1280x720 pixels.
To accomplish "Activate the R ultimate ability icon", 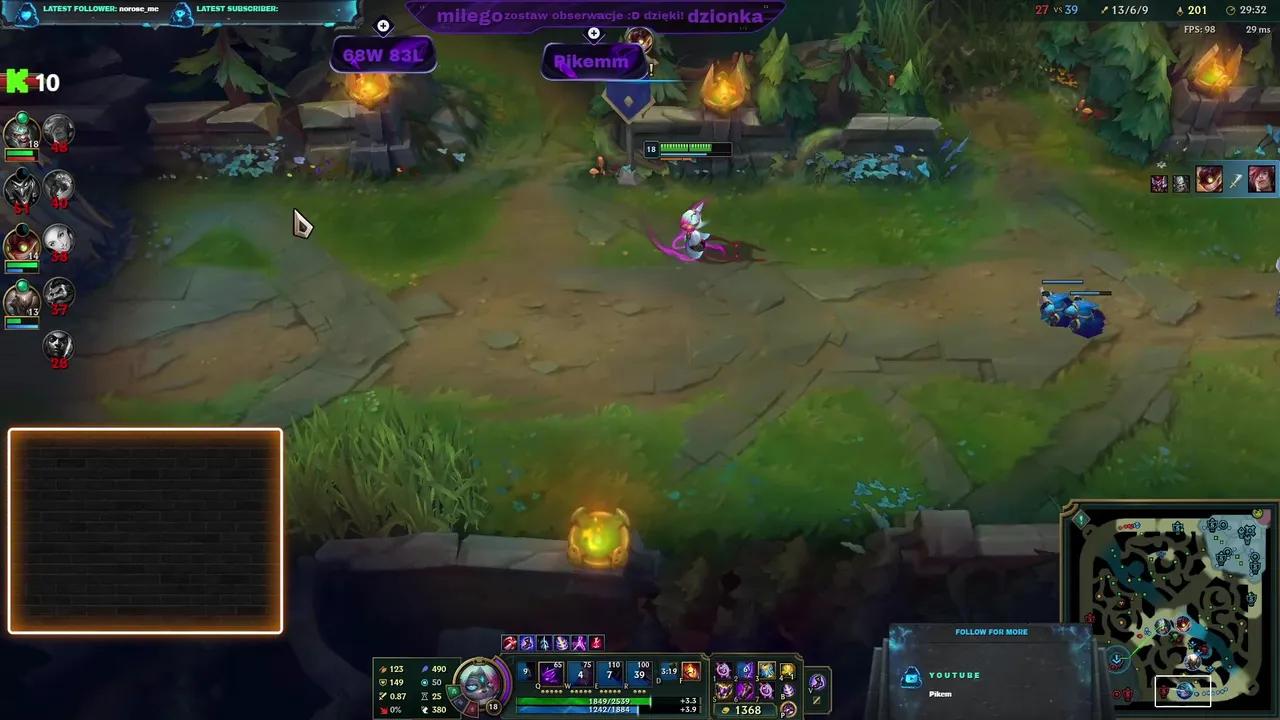I will [x=639, y=674].
